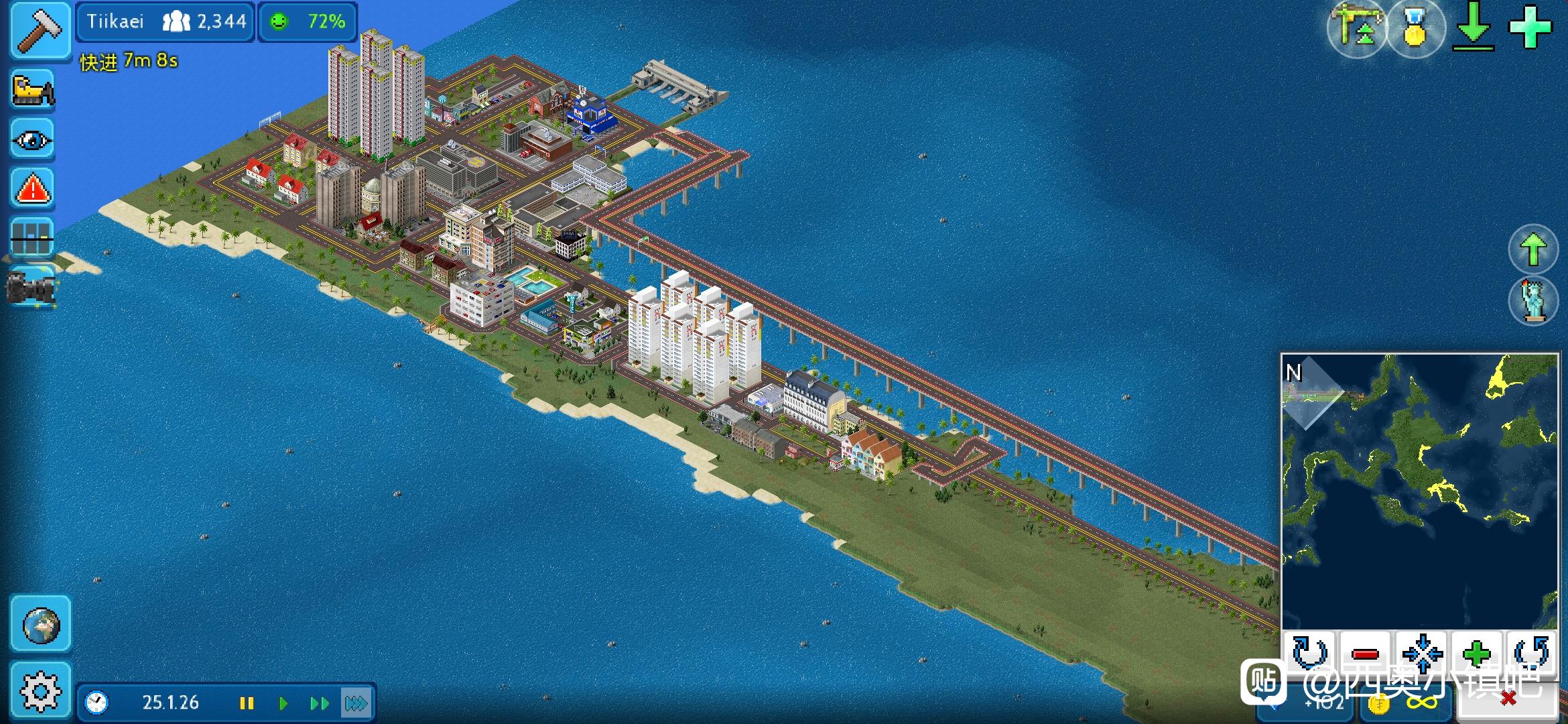Open the red warning triangle alerts
The width and height of the screenshot is (1568, 724).
(32, 188)
